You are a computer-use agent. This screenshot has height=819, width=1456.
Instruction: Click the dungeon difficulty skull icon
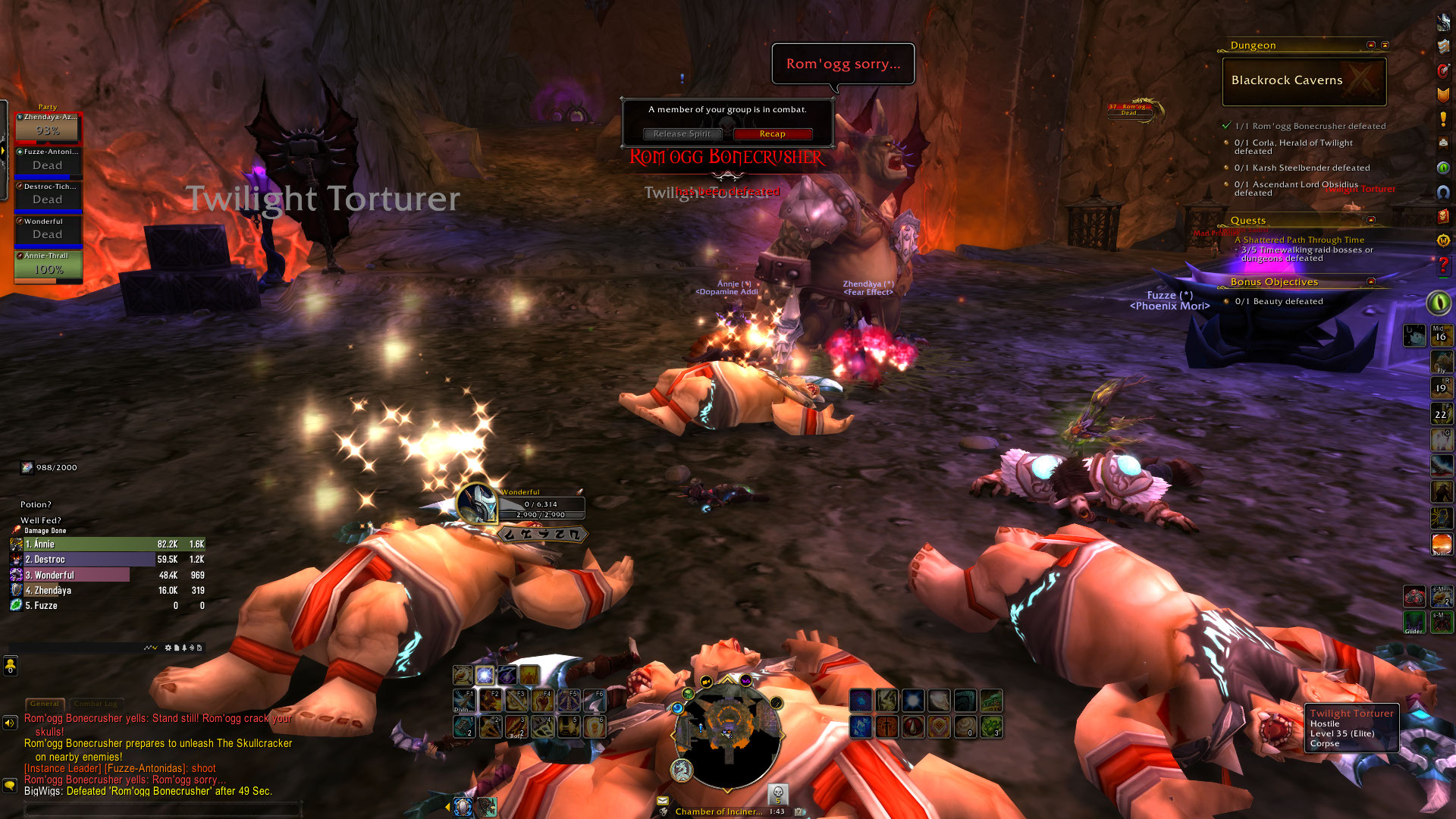point(777,793)
